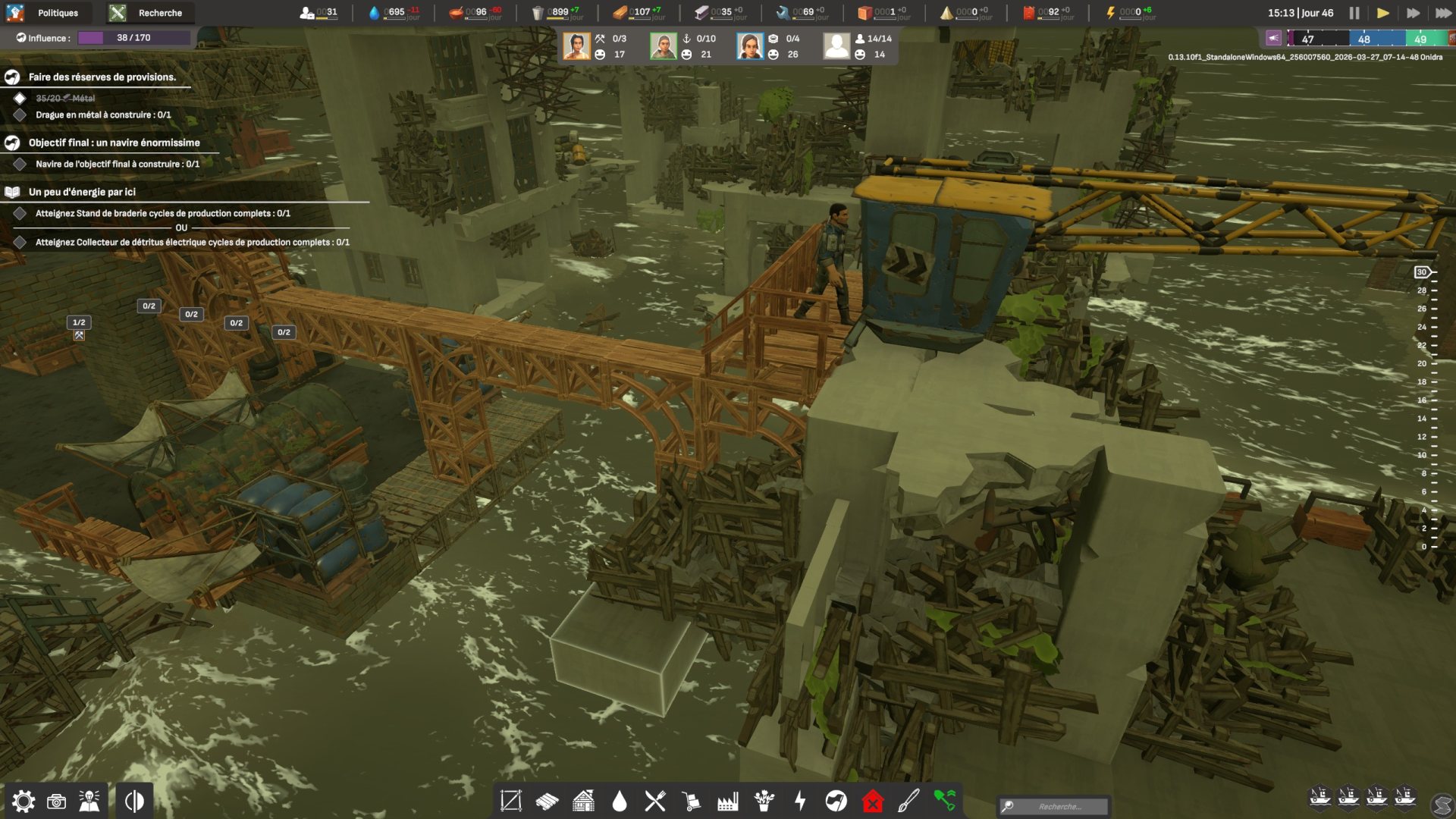Select the paintbrush tool
Viewport: 1456px width, 819px height.
[908, 801]
